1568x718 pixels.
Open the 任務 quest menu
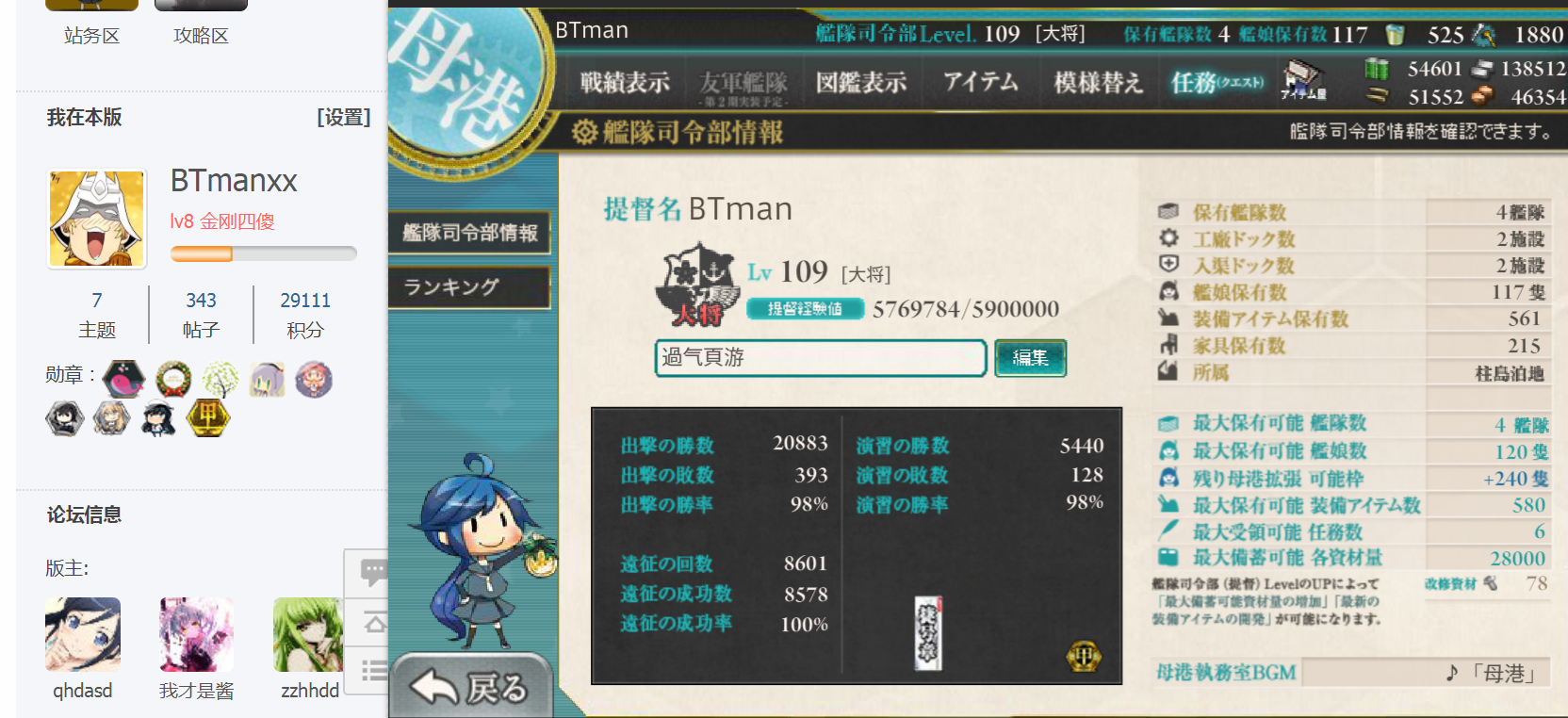1216,83
